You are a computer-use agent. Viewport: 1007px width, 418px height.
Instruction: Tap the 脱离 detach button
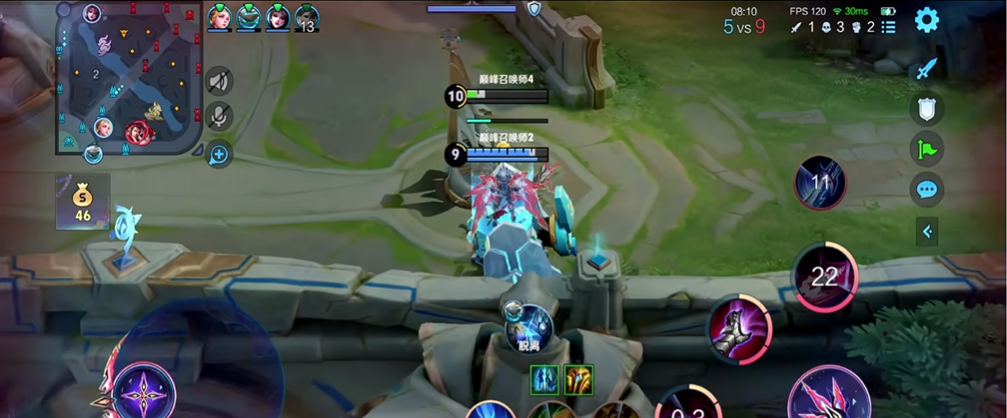pyautogui.click(x=528, y=326)
